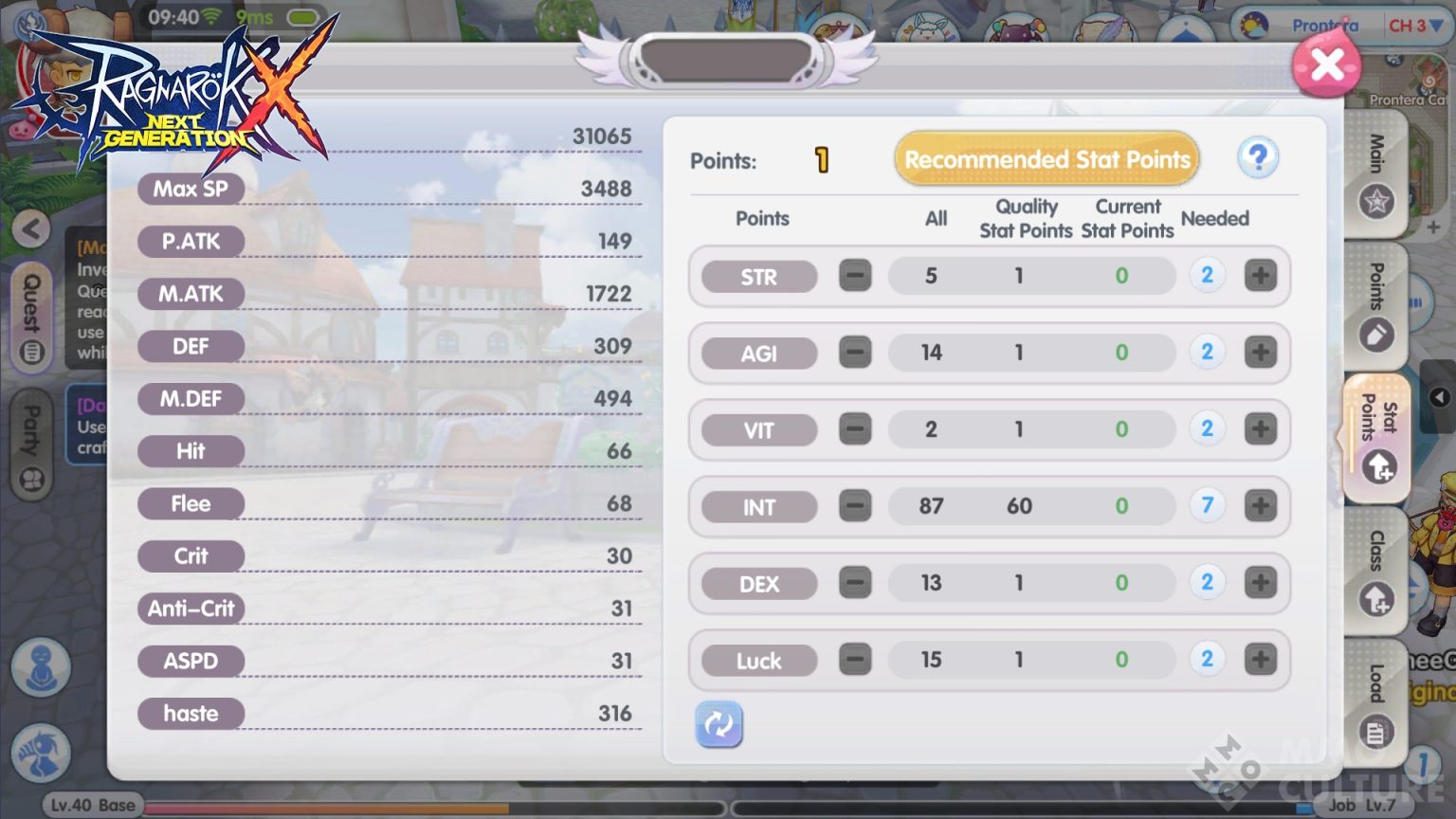Click the black collapse arrow near Stat Points
This screenshot has width=1456, height=819.
pos(1439,397)
